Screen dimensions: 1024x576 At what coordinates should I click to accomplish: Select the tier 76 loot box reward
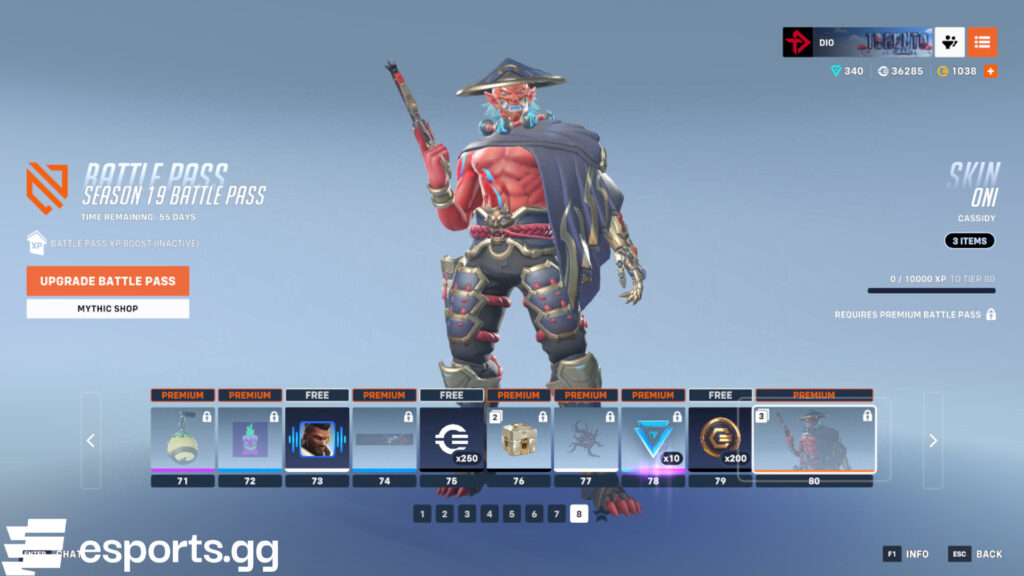coord(518,438)
